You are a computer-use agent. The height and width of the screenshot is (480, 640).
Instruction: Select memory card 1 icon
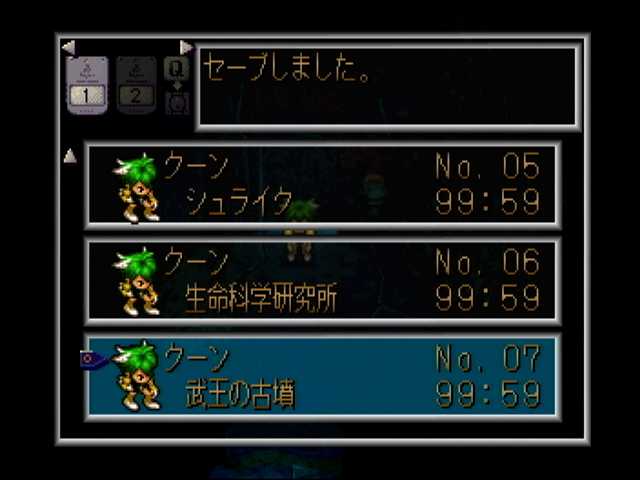87,85
